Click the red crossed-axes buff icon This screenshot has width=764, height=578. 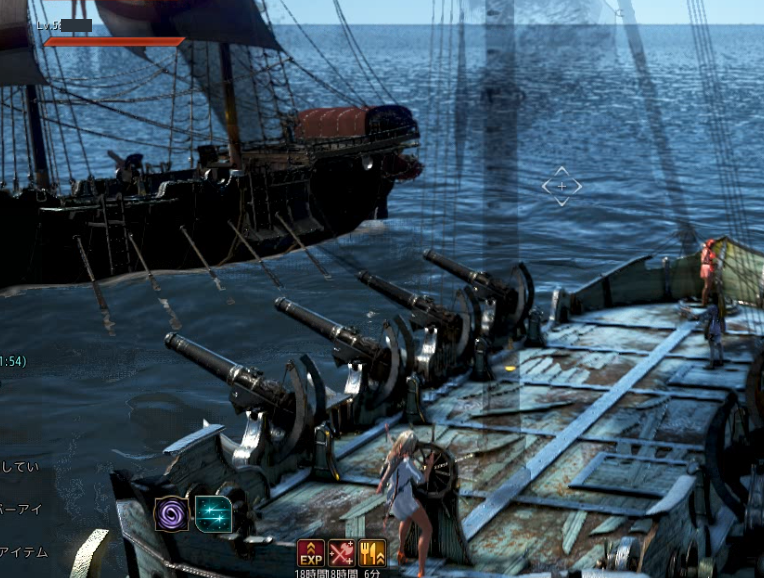(x=342, y=553)
